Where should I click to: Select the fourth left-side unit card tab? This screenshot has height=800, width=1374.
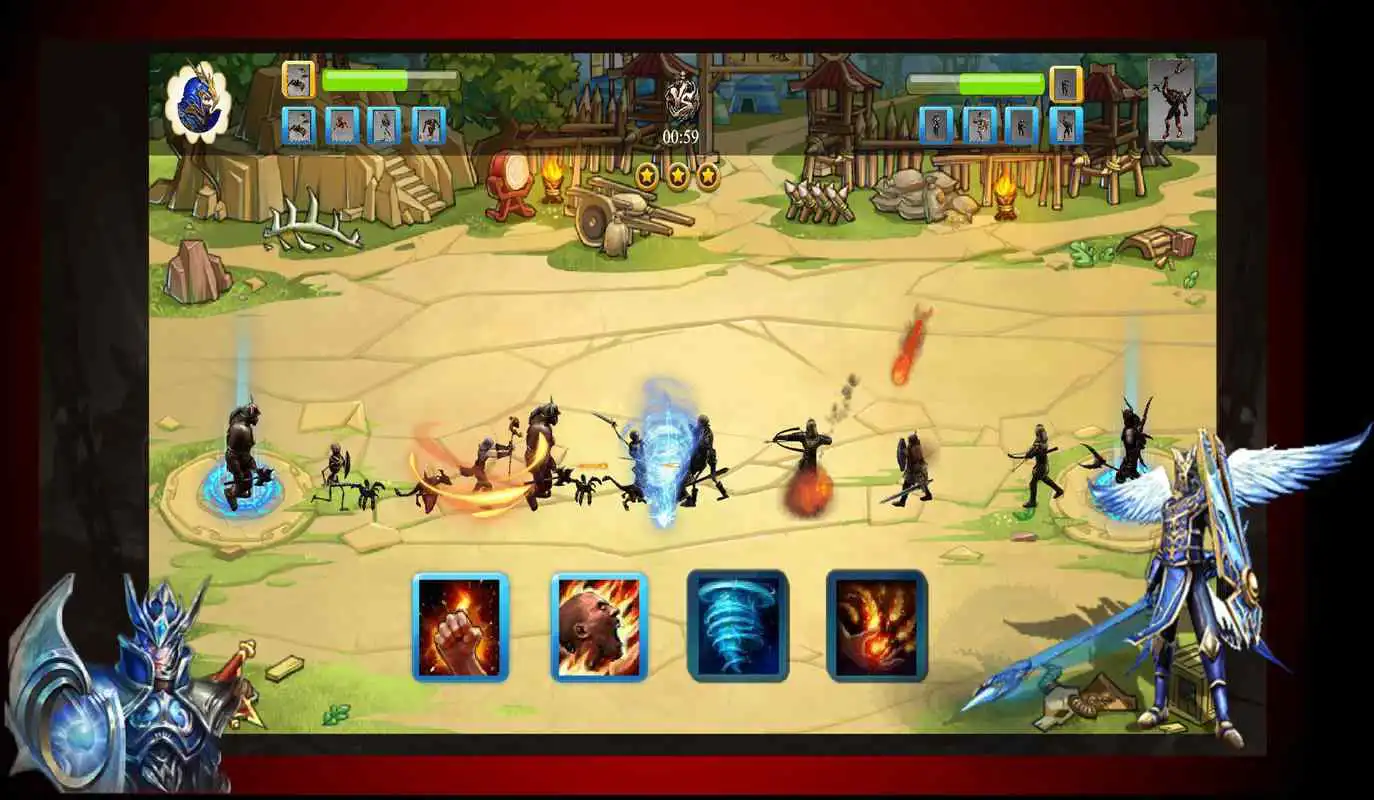[x=430, y=126]
